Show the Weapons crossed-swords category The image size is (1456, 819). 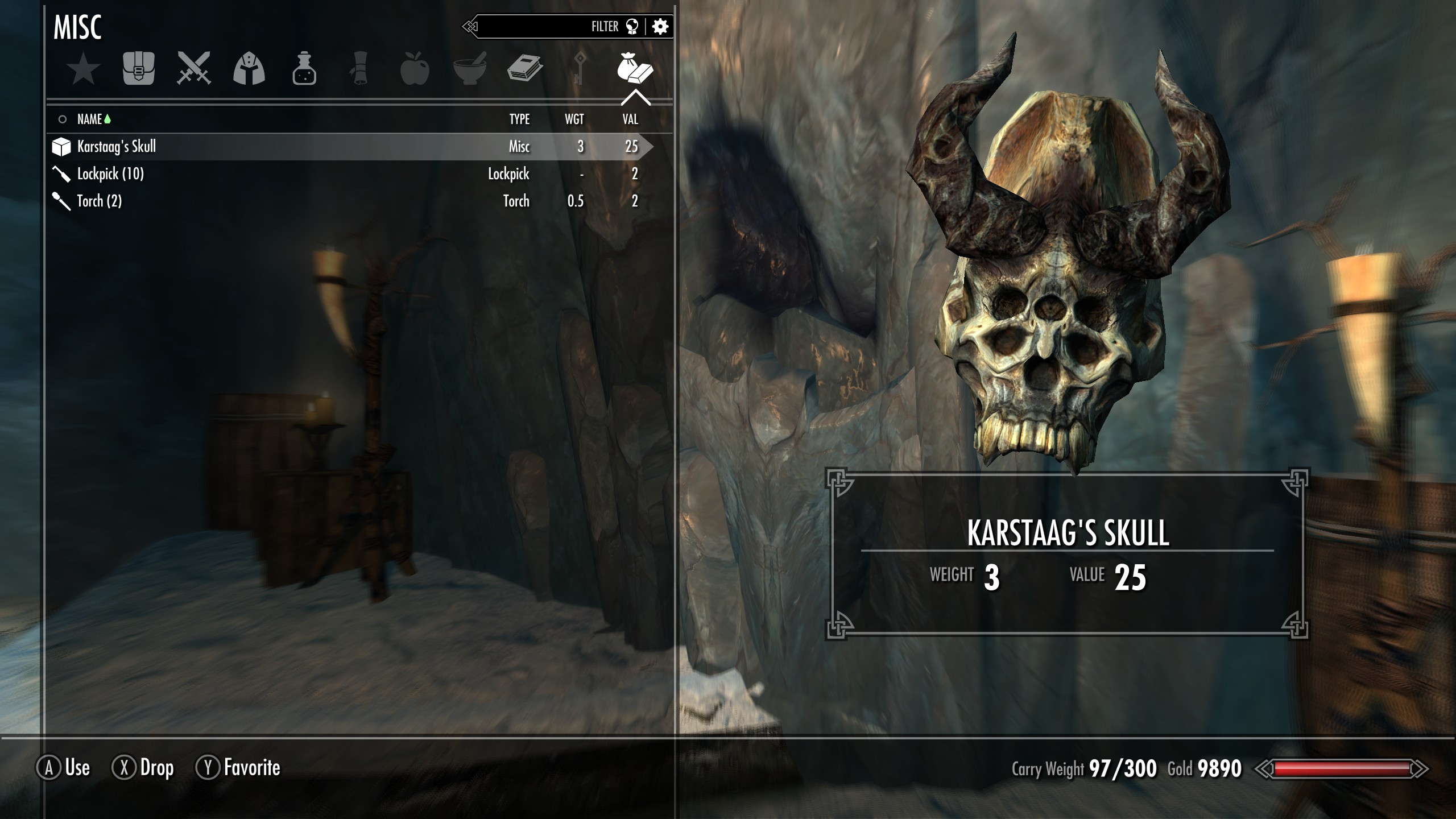pyautogui.click(x=194, y=69)
